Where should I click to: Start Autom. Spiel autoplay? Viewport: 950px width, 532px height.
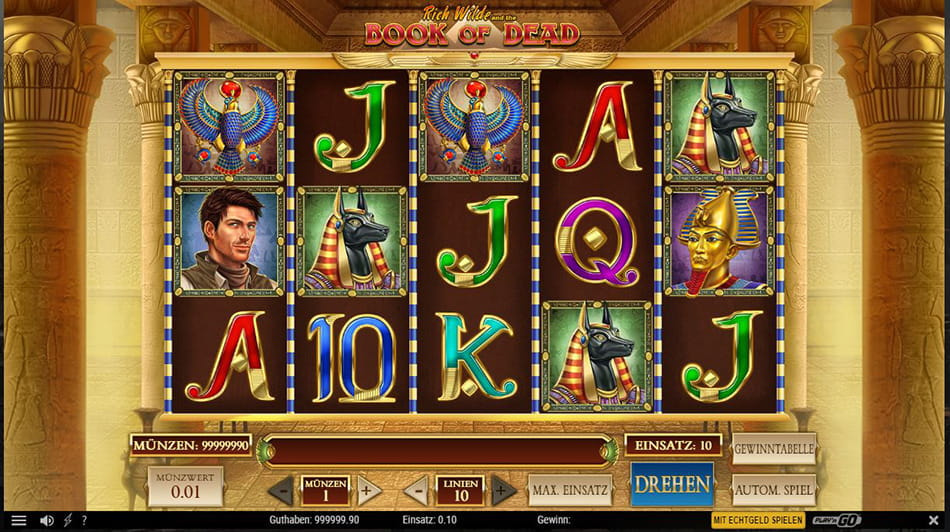[774, 490]
